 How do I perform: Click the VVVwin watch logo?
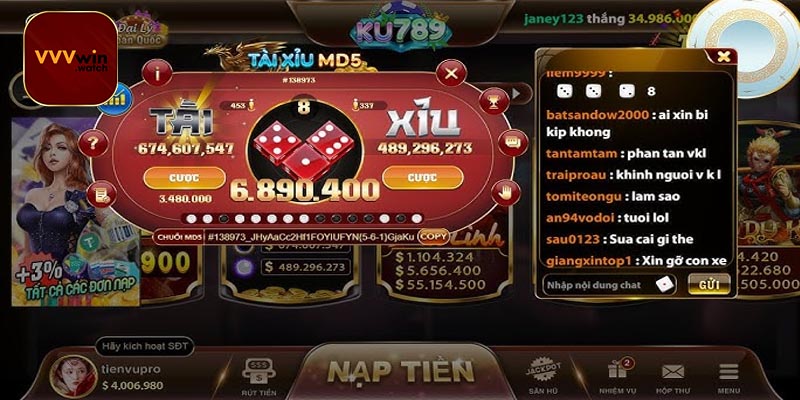[70, 58]
